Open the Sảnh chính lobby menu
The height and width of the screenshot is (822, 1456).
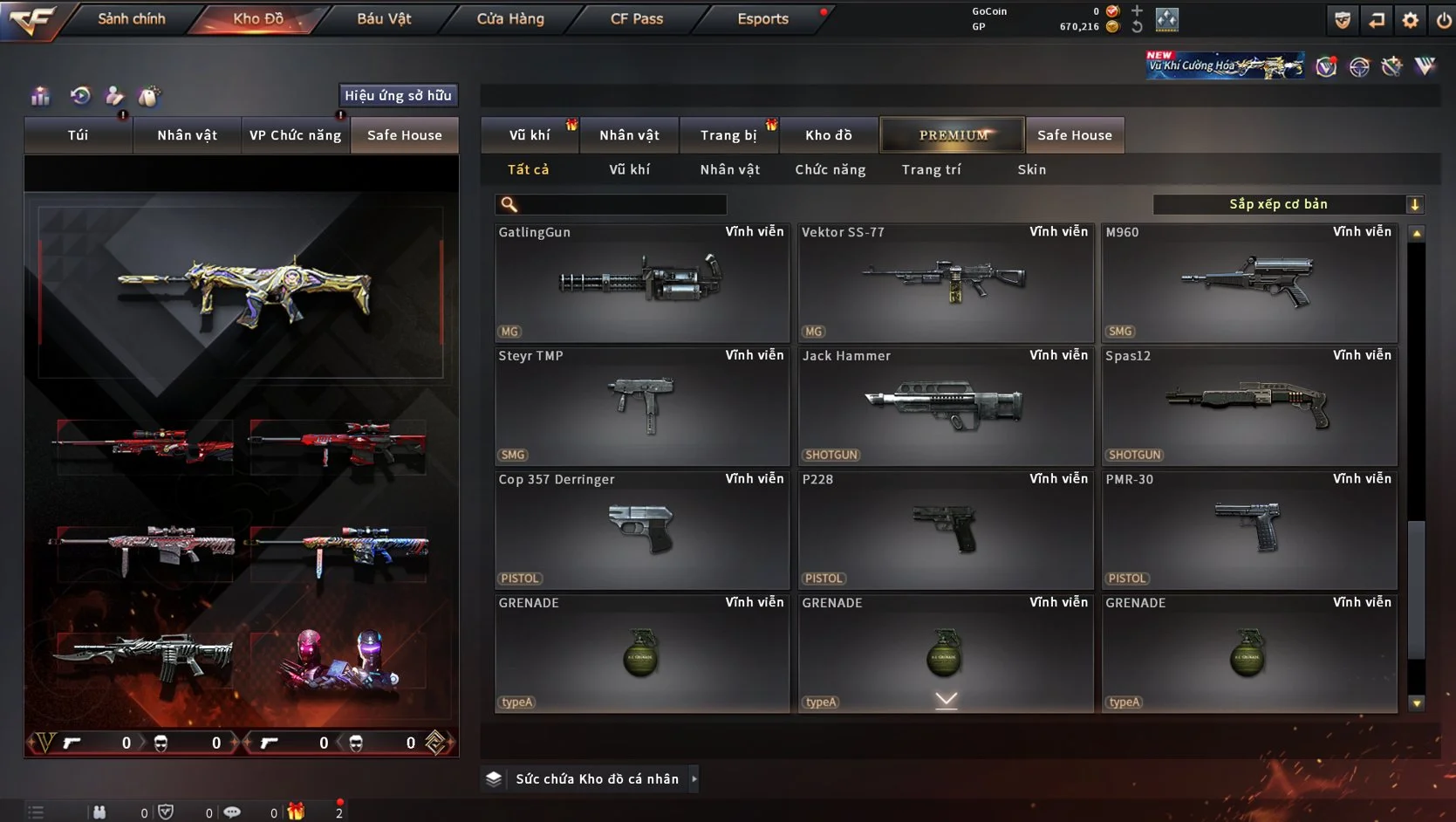coord(131,18)
